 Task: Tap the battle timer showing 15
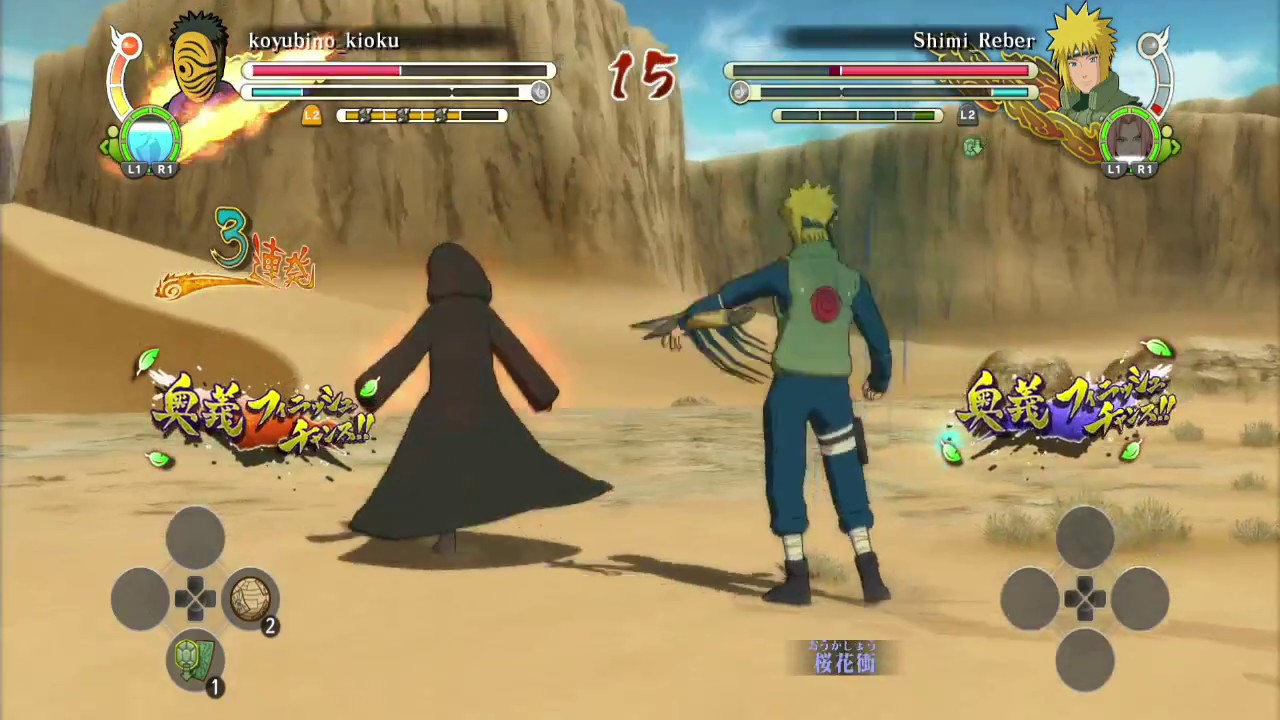point(644,75)
